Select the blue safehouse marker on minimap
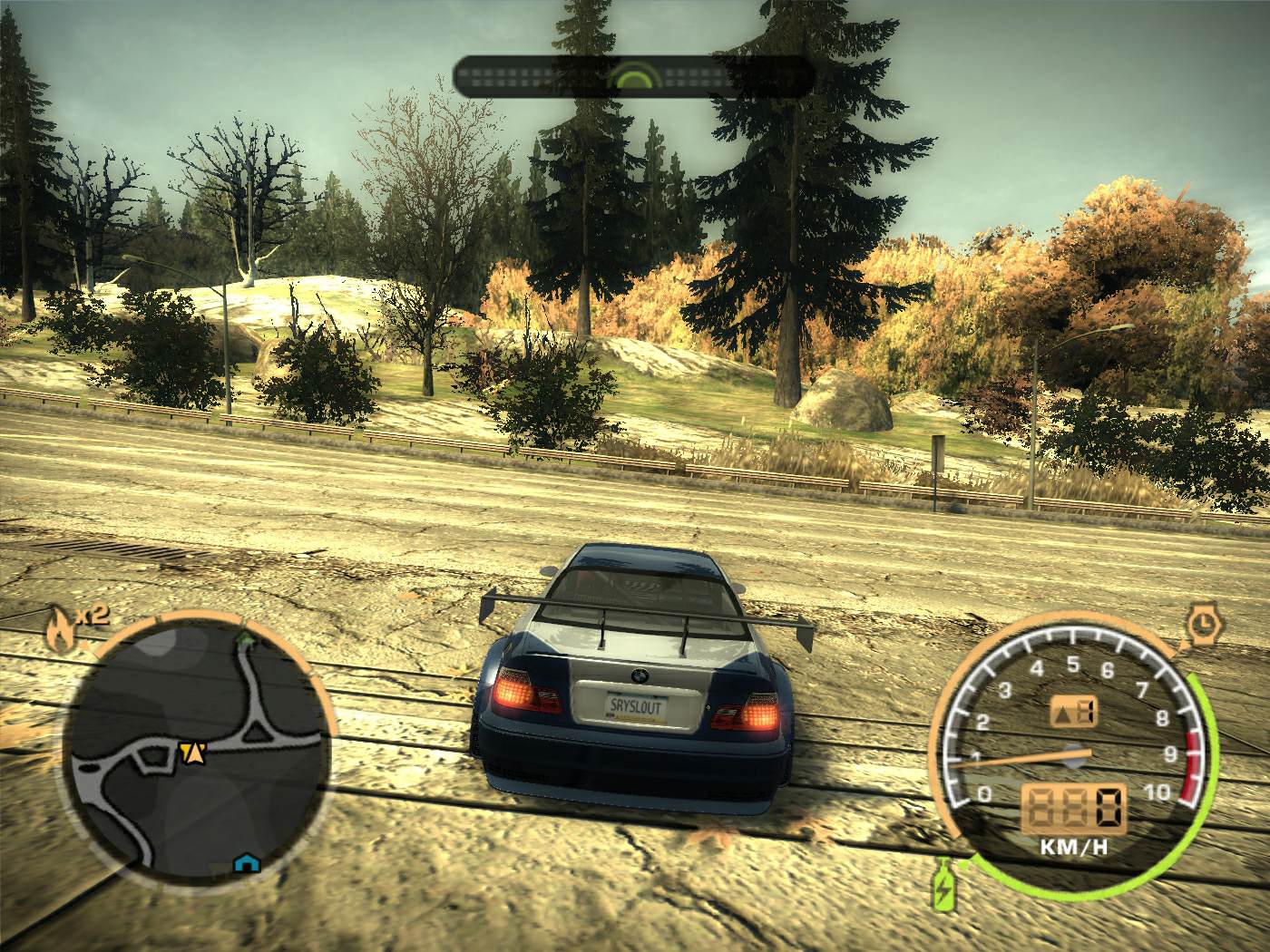 pyautogui.click(x=244, y=861)
